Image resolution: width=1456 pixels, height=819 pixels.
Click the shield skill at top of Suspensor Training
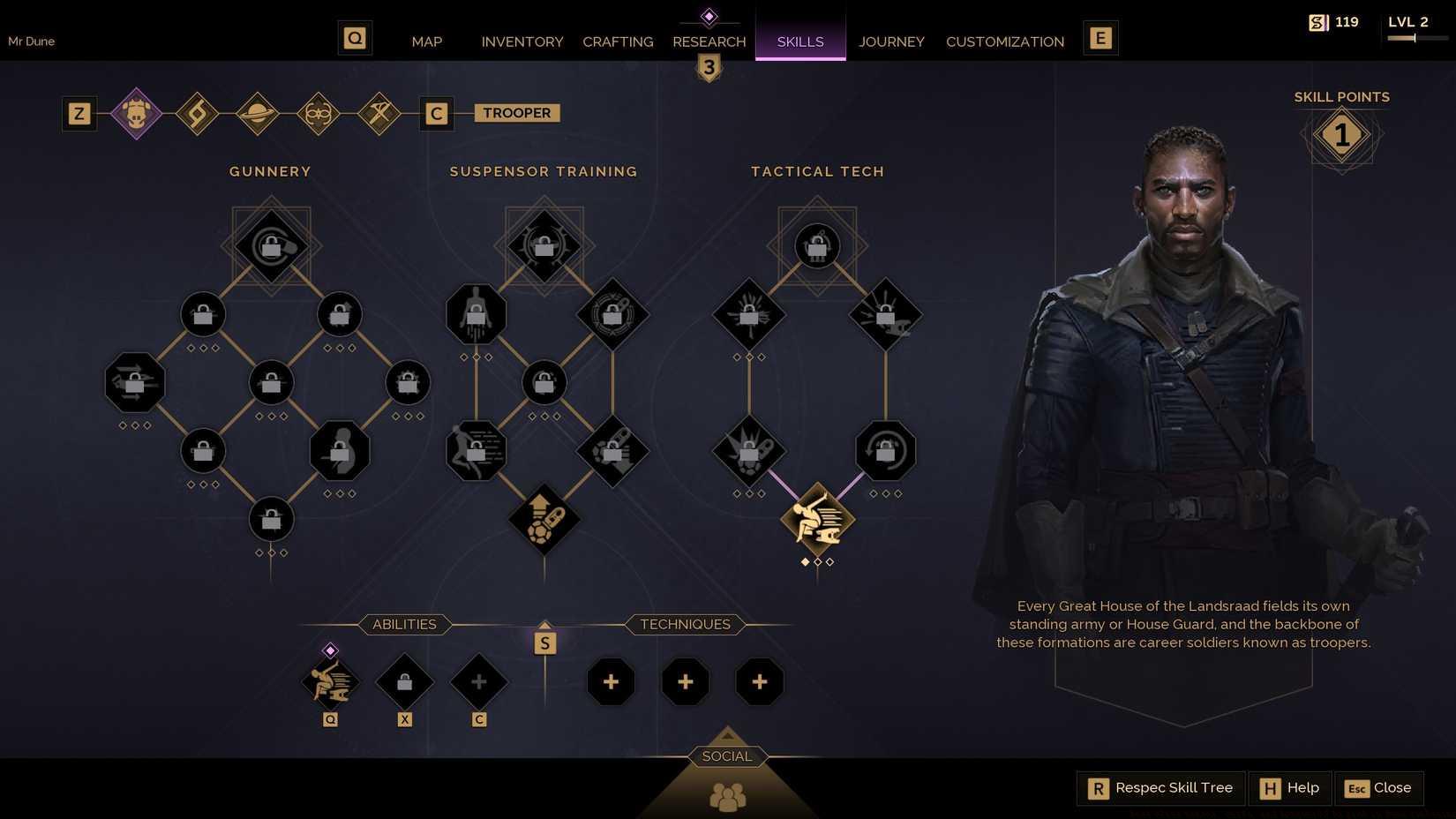click(544, 247)
